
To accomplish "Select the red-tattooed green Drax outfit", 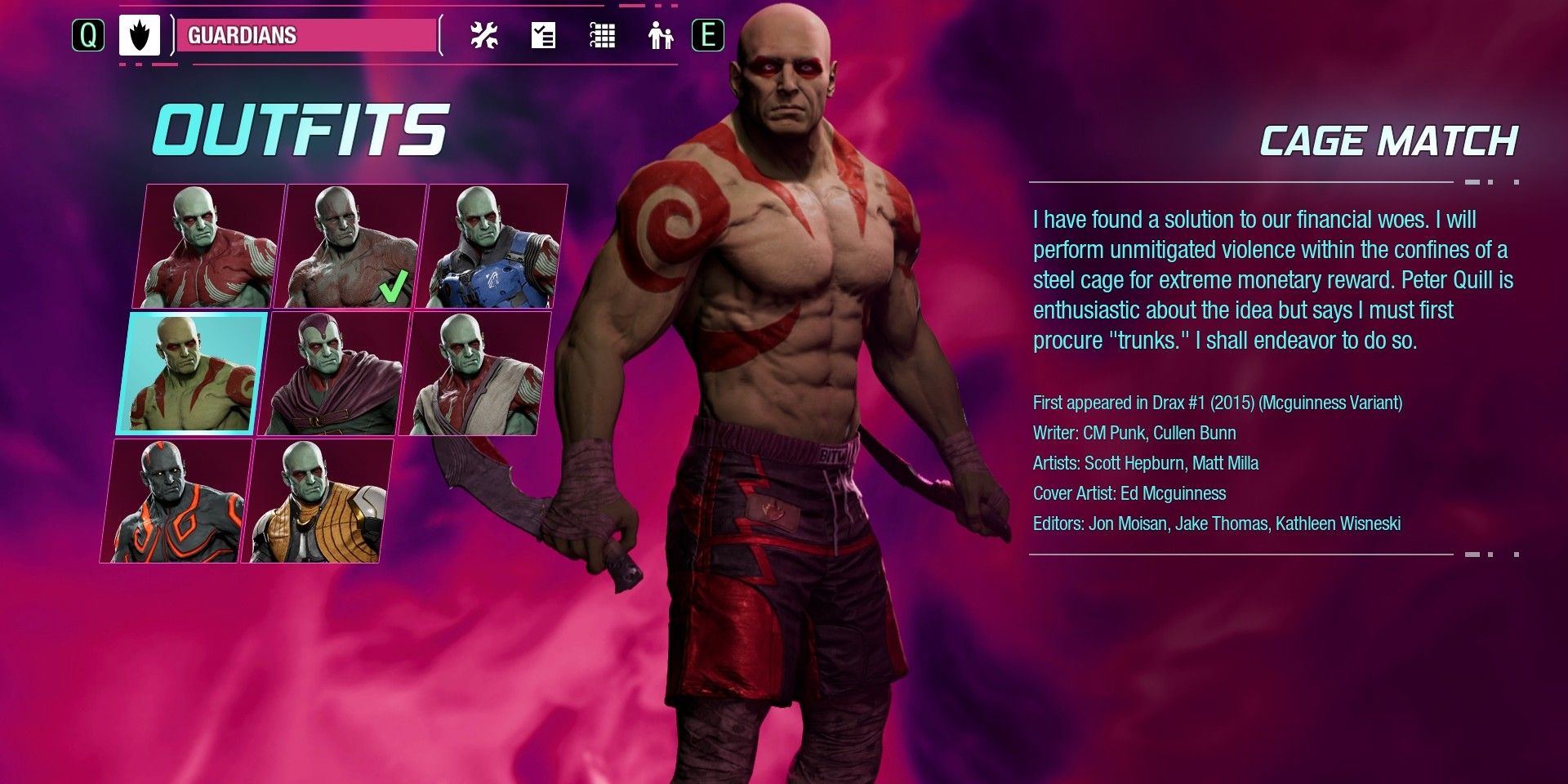I will tap(209, 246).
